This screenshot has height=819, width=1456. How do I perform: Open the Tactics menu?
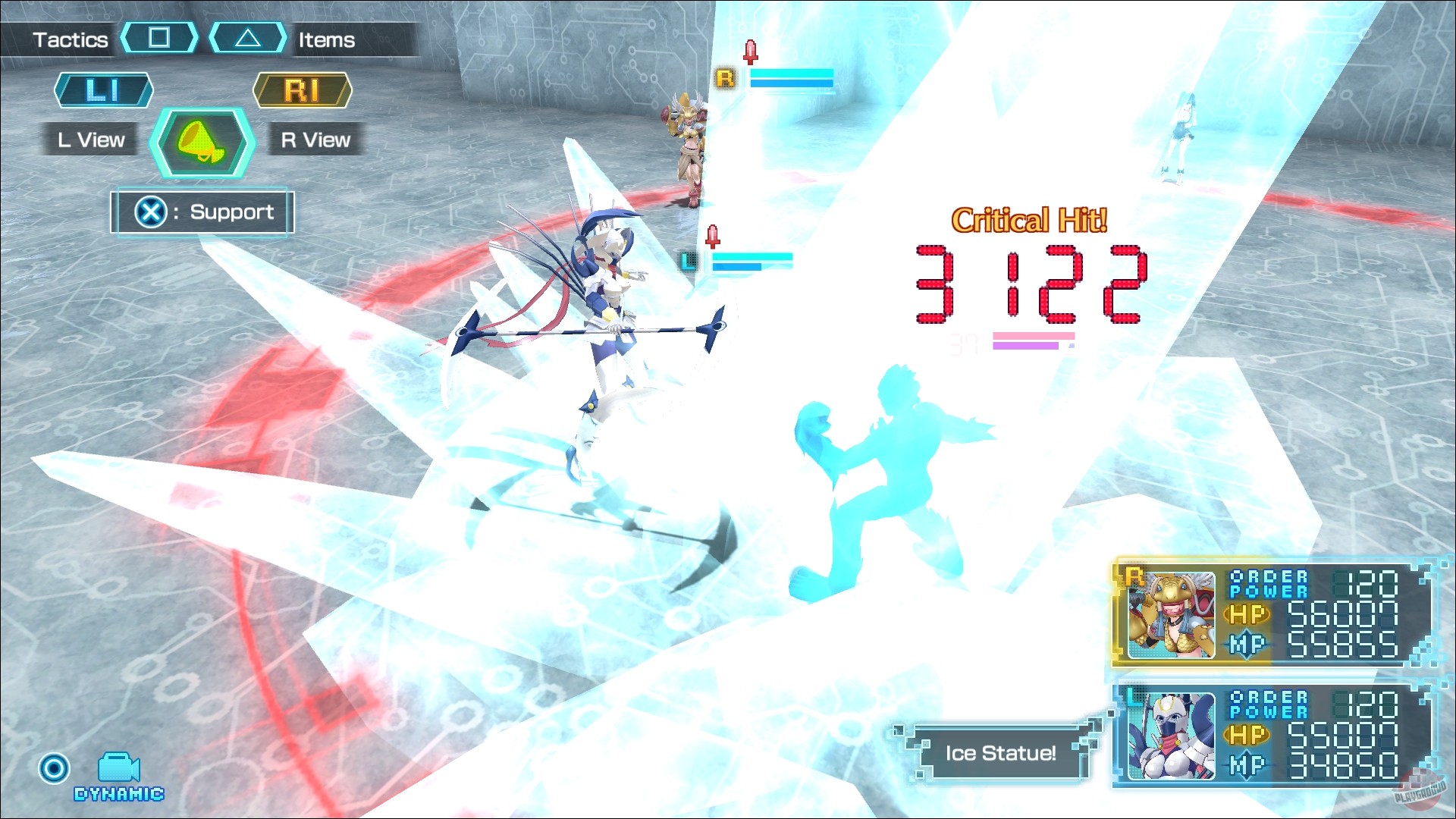(71, 39)
